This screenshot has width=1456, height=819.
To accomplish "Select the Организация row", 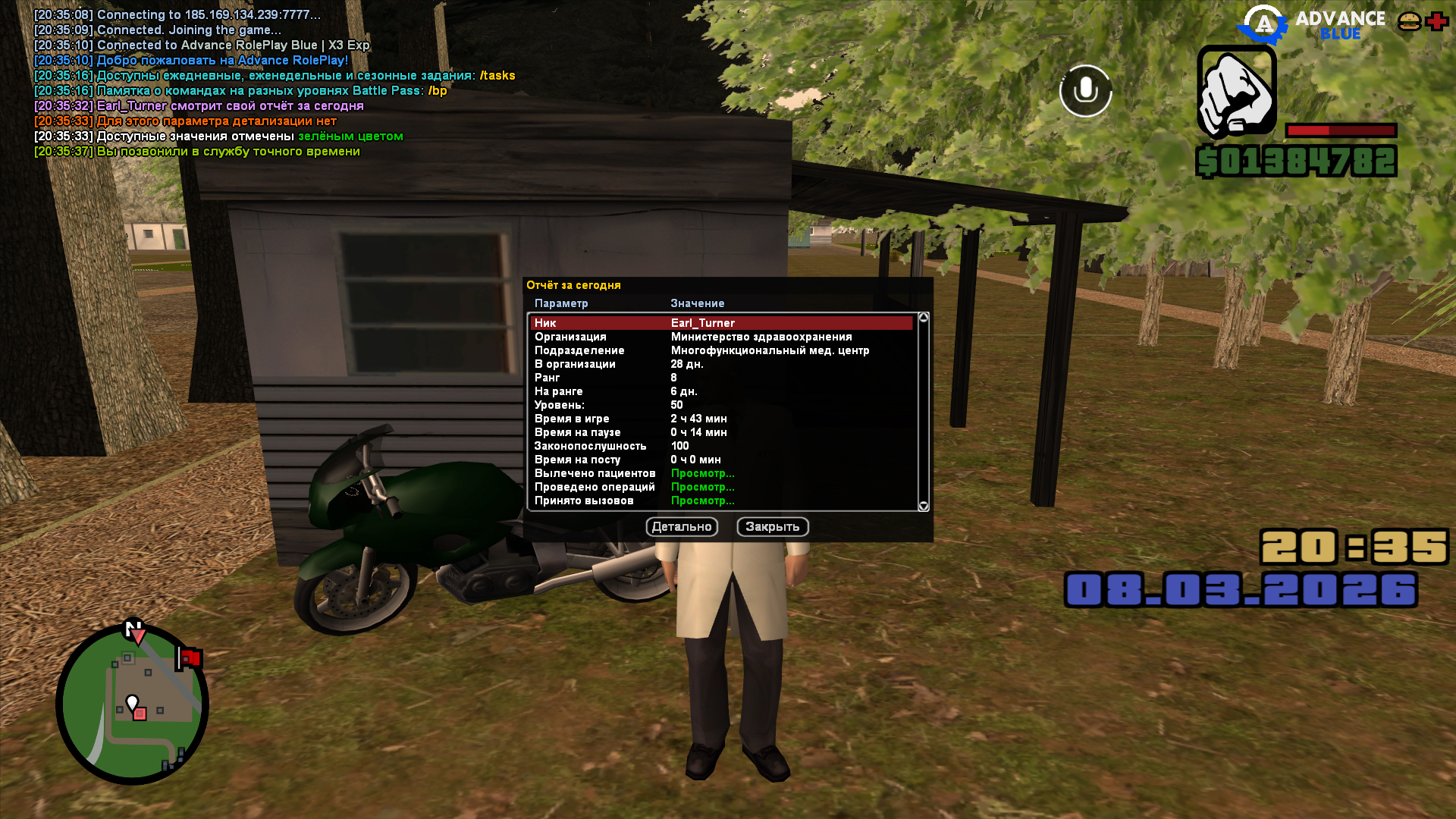I will (x=720, y=337).
